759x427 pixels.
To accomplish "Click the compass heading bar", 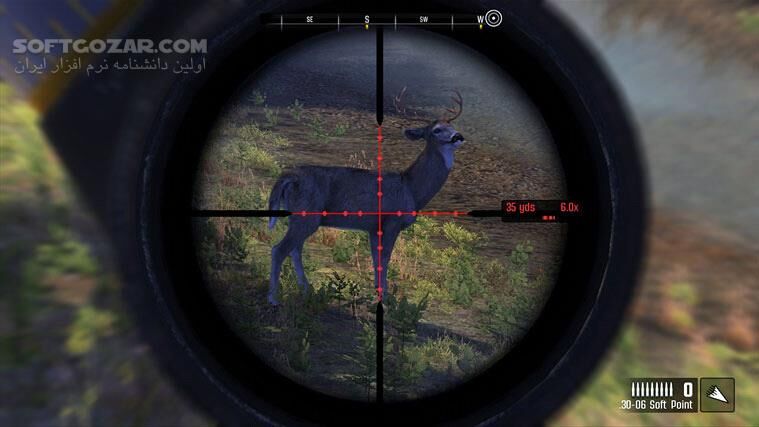I will pyautogui.click(x=378, y=19).
